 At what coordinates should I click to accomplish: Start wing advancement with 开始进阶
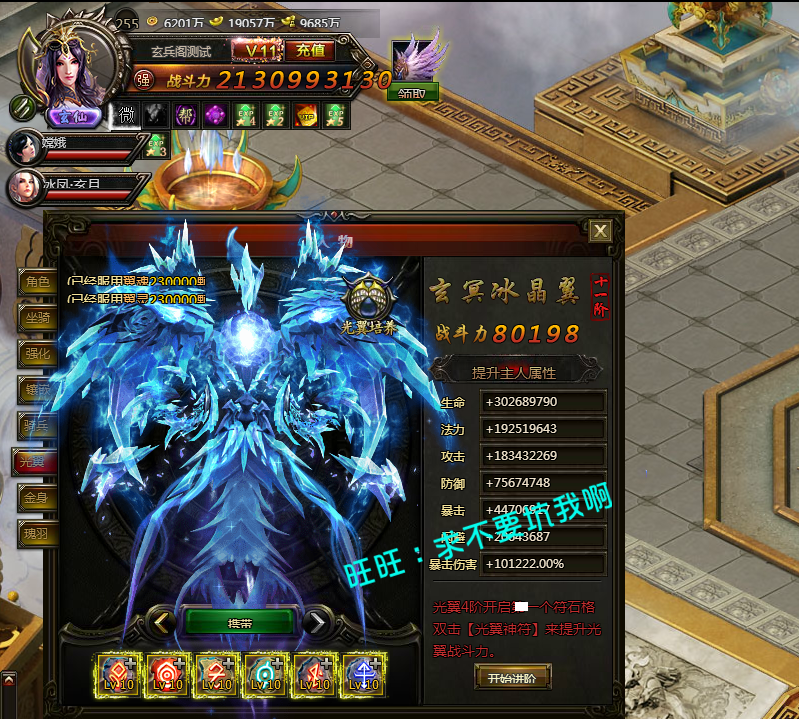click(512, 678)
